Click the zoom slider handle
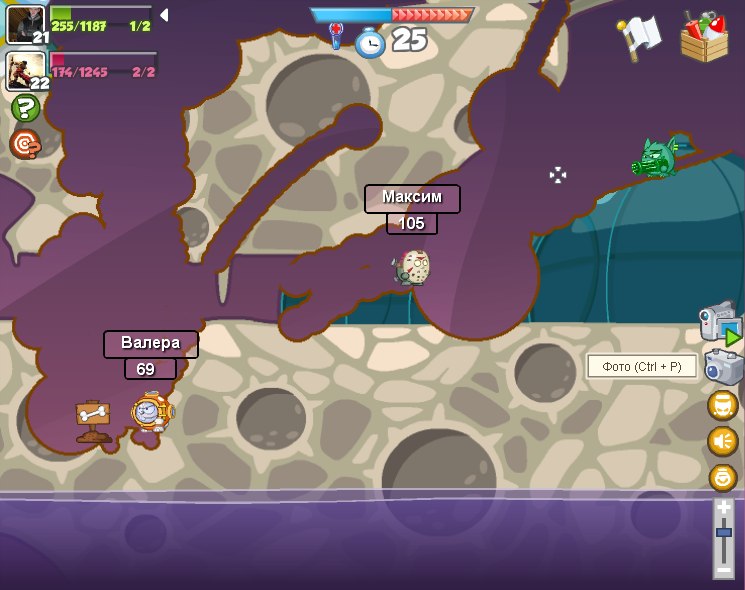The width and height of the screenshot is (745, 590). (x=724, y=533)
